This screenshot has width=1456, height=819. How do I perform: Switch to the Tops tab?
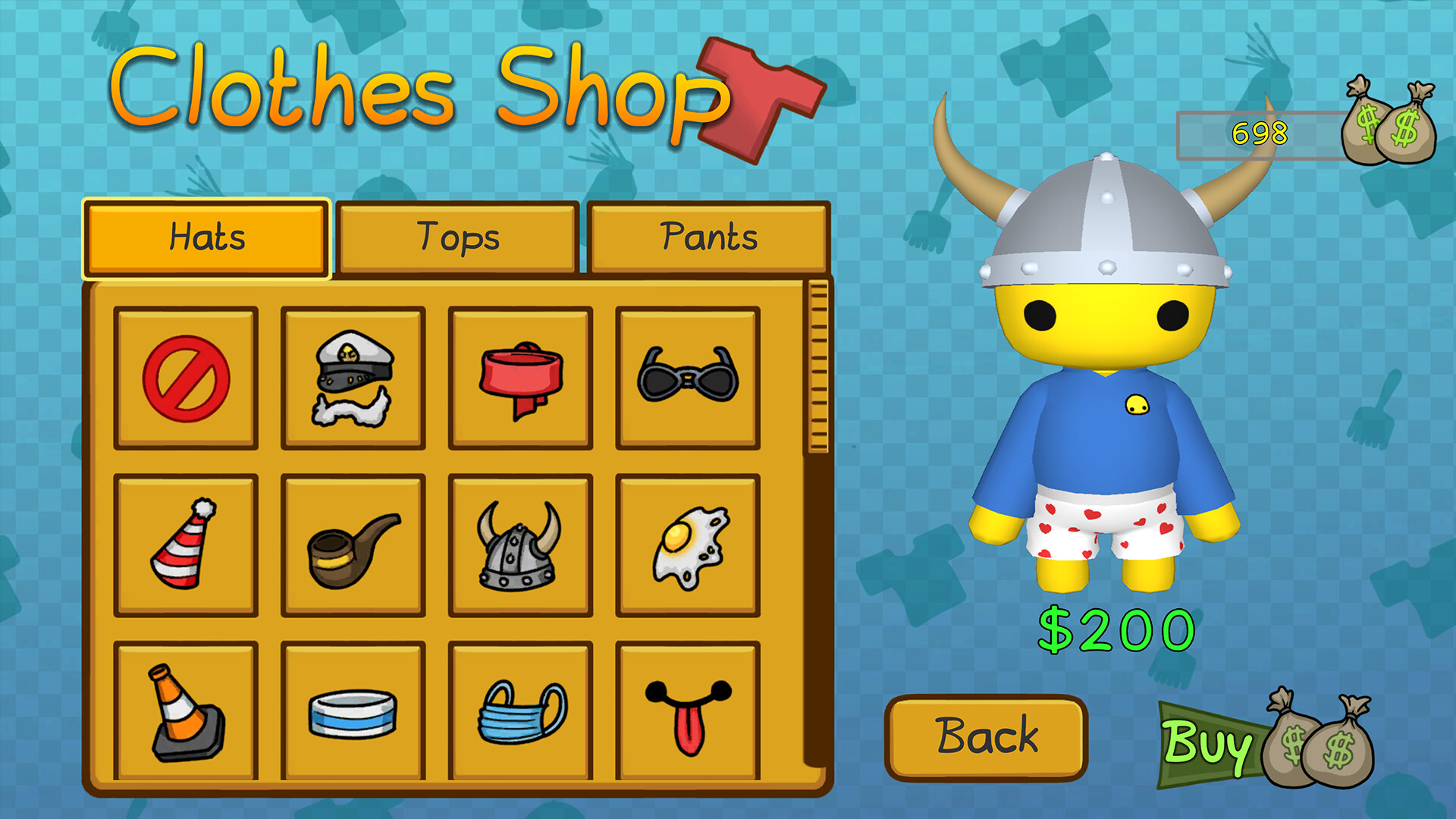[x=457, y=237]
